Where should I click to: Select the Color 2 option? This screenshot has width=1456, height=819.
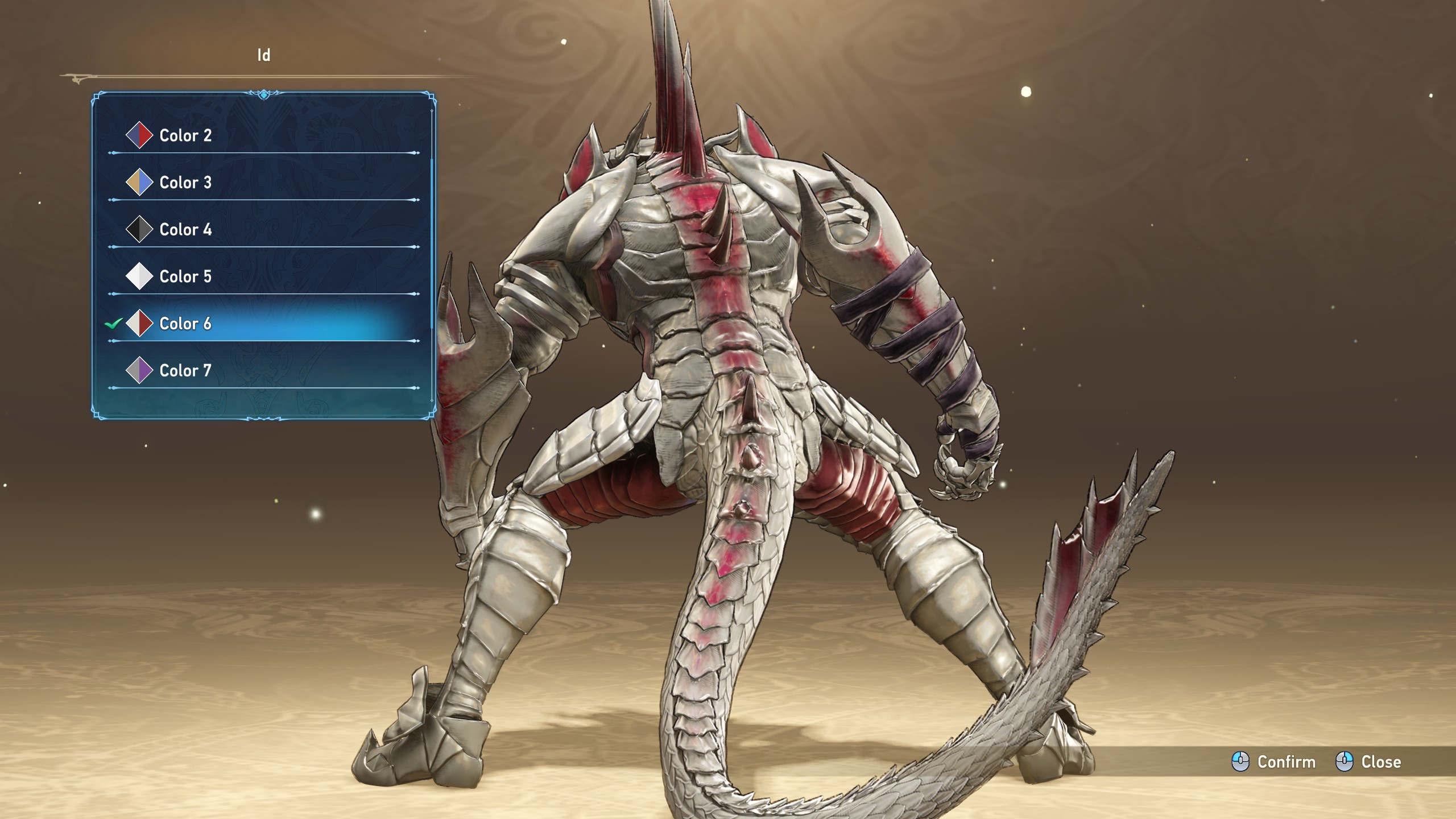point(185,135)
